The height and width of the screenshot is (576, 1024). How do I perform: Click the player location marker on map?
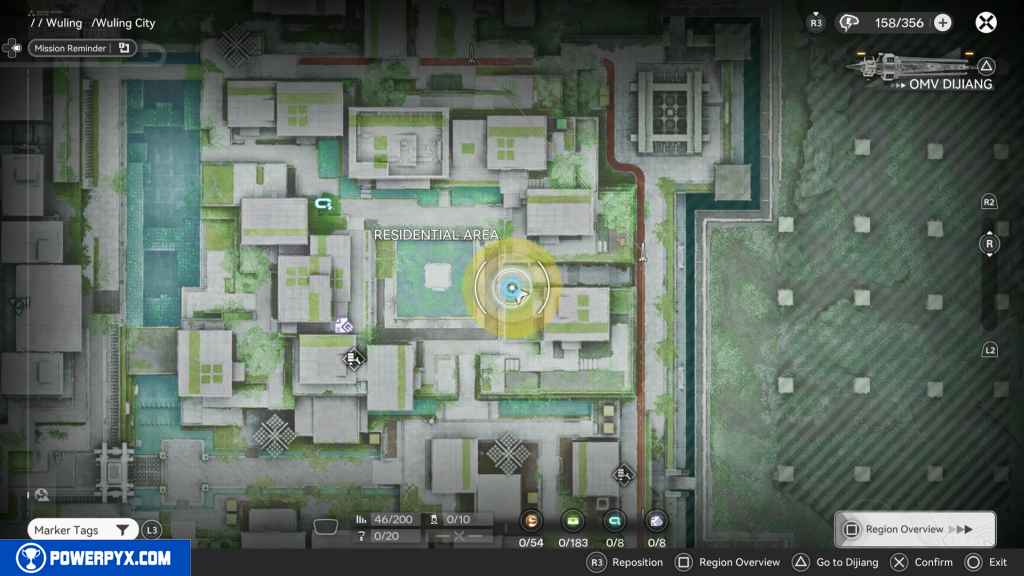[511, 288]
